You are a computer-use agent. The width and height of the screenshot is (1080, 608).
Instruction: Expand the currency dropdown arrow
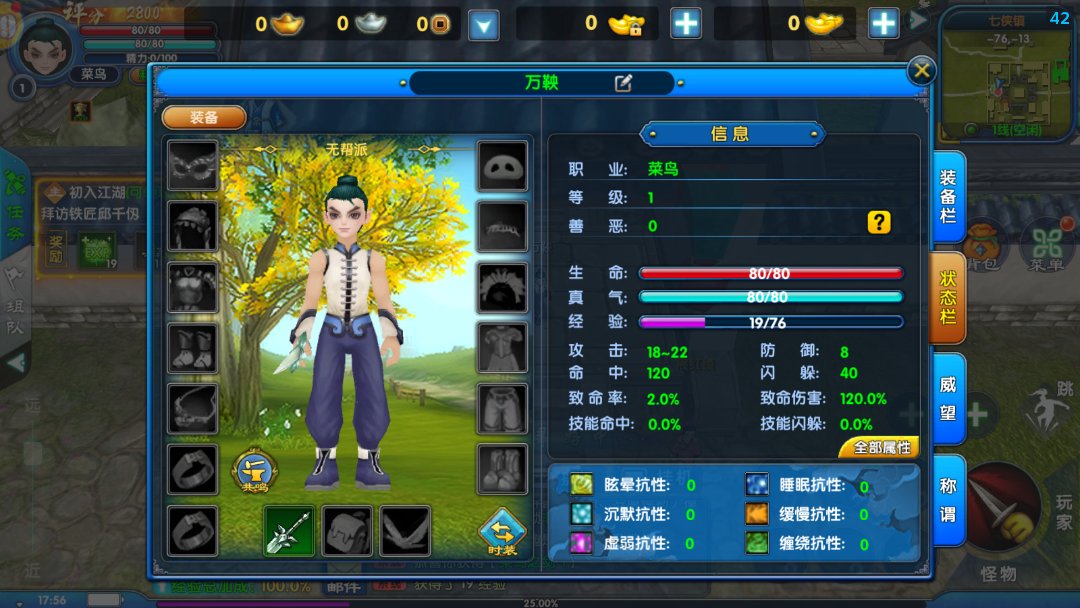484,25
